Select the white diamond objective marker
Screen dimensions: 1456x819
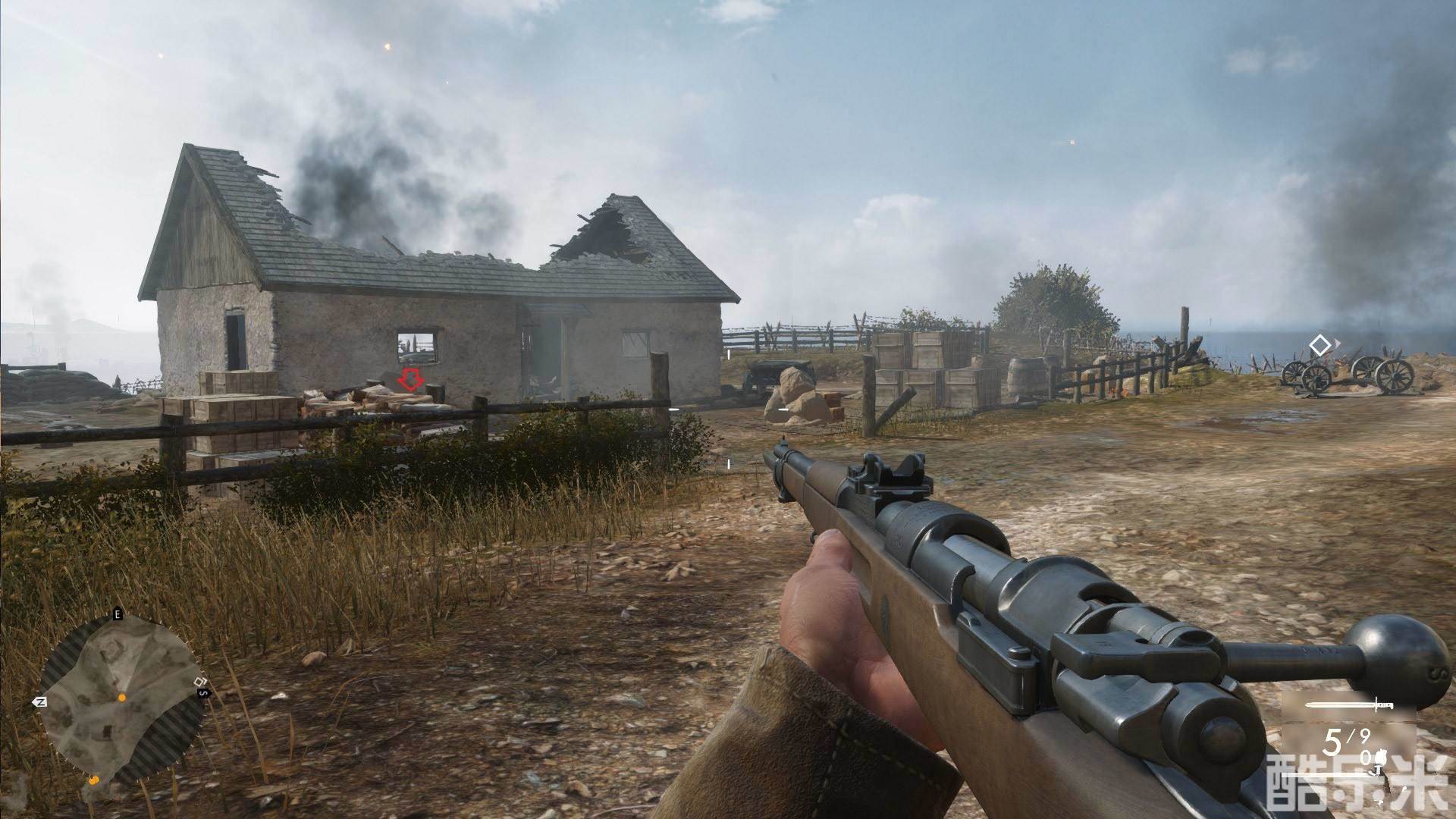1320,346
